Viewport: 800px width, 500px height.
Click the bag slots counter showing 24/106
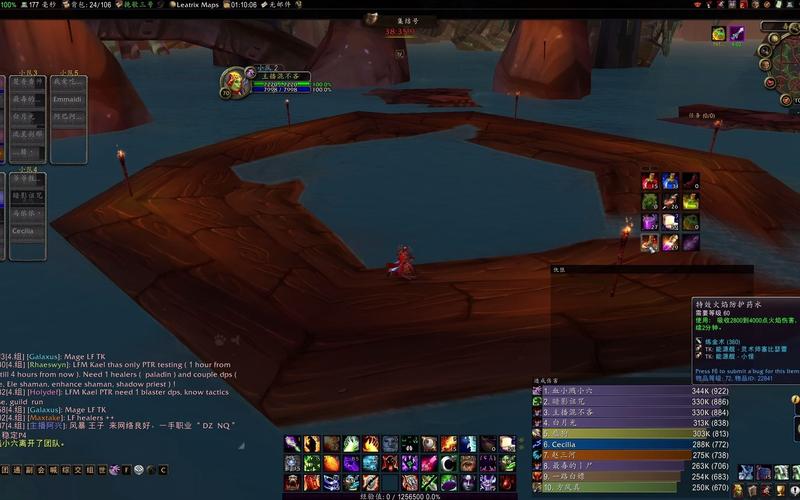[x=94, y=5]
